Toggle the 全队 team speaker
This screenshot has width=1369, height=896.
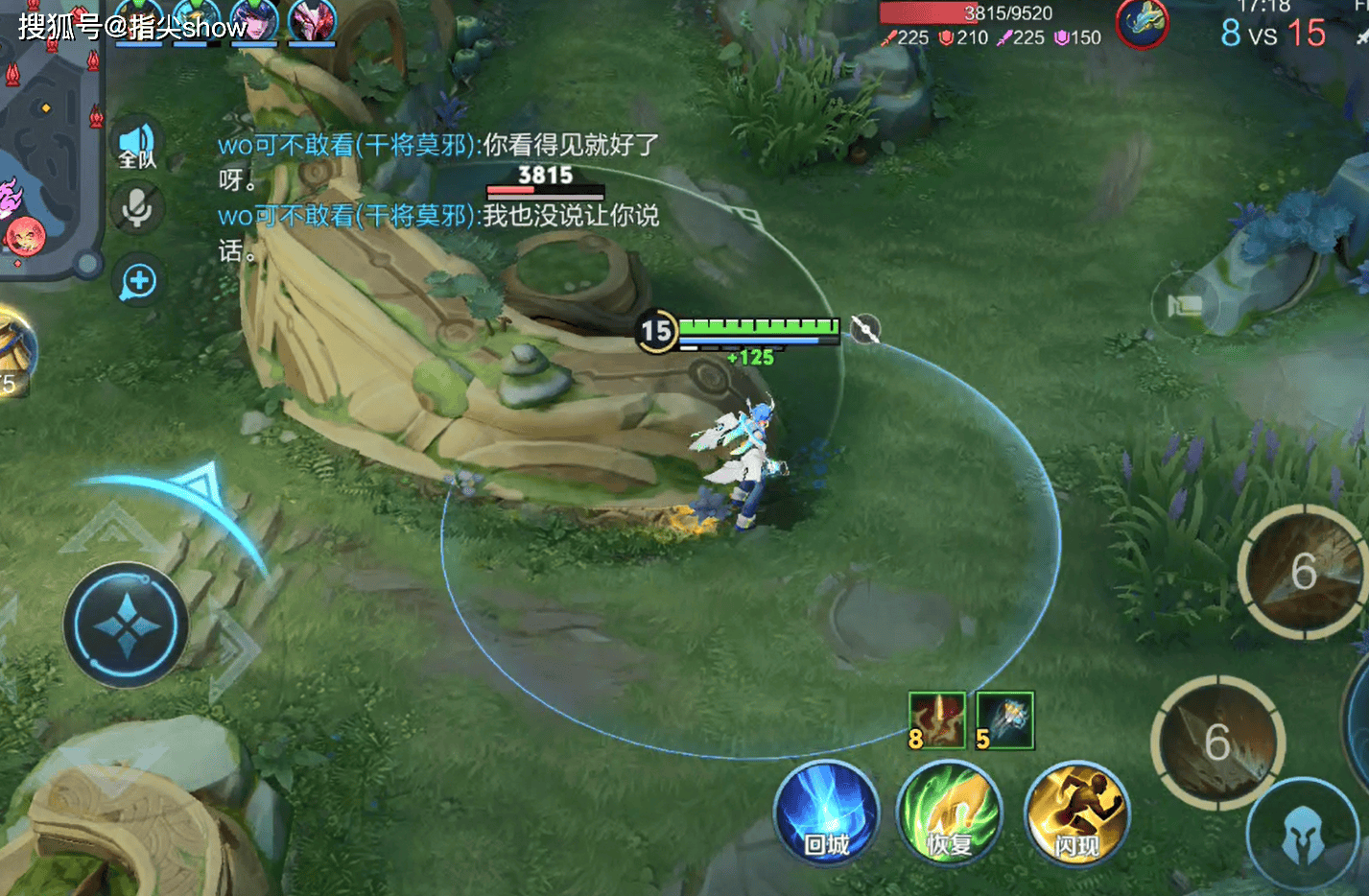click(137, 145)
